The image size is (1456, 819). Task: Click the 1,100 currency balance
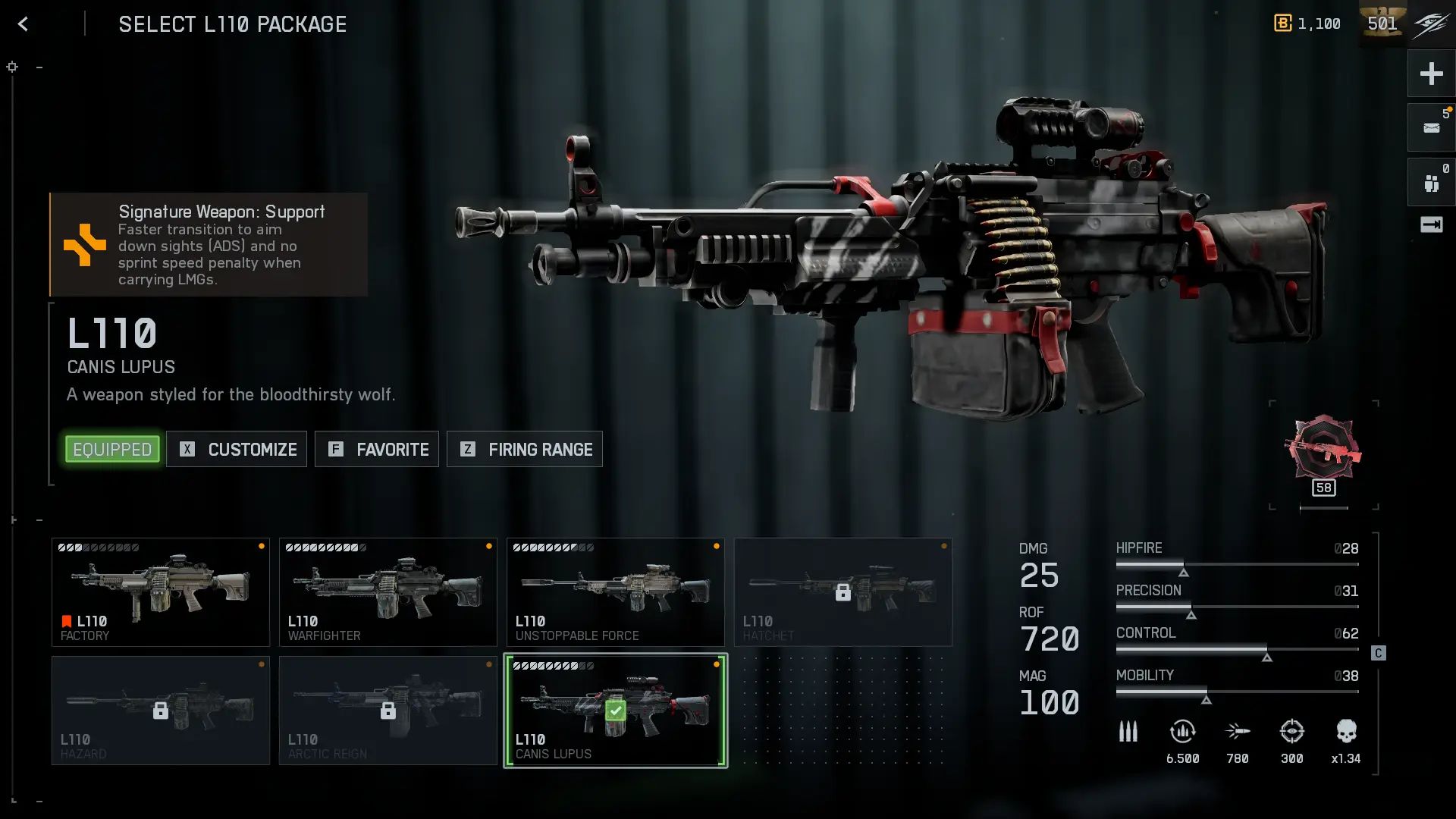point(1307,24)
